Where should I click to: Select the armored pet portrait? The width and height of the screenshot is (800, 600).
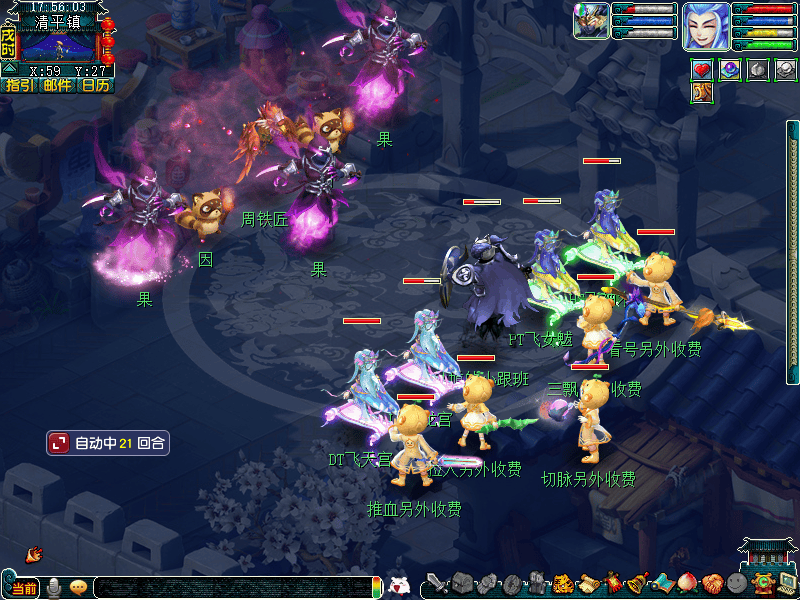coord(591,22)
